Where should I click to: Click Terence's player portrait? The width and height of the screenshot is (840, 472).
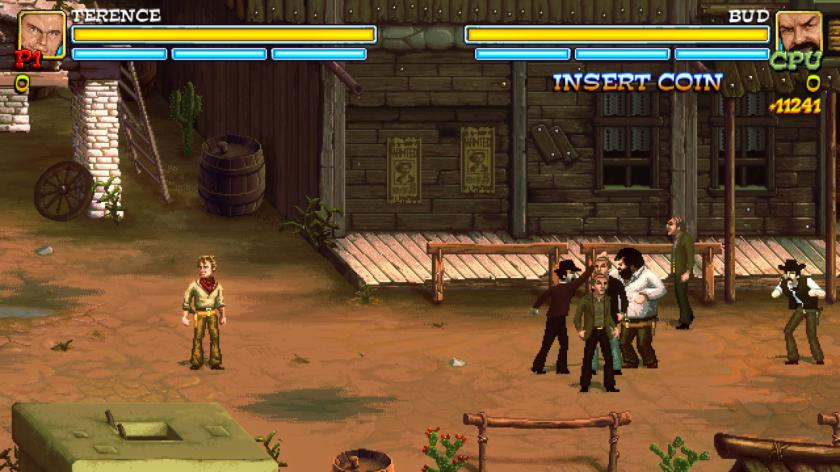click(x=41, y=33)
